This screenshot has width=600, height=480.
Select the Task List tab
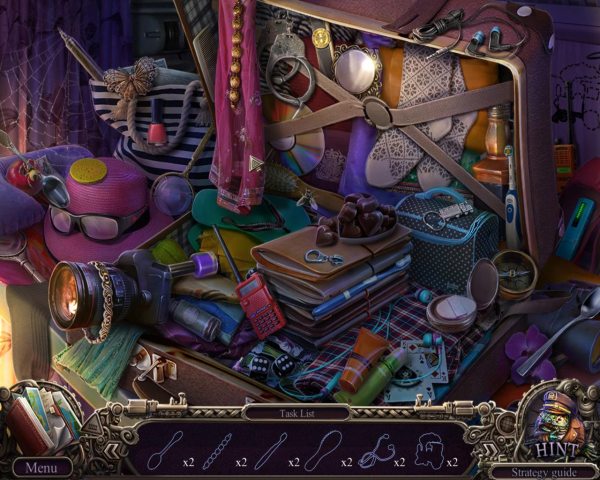coord(296,411)
